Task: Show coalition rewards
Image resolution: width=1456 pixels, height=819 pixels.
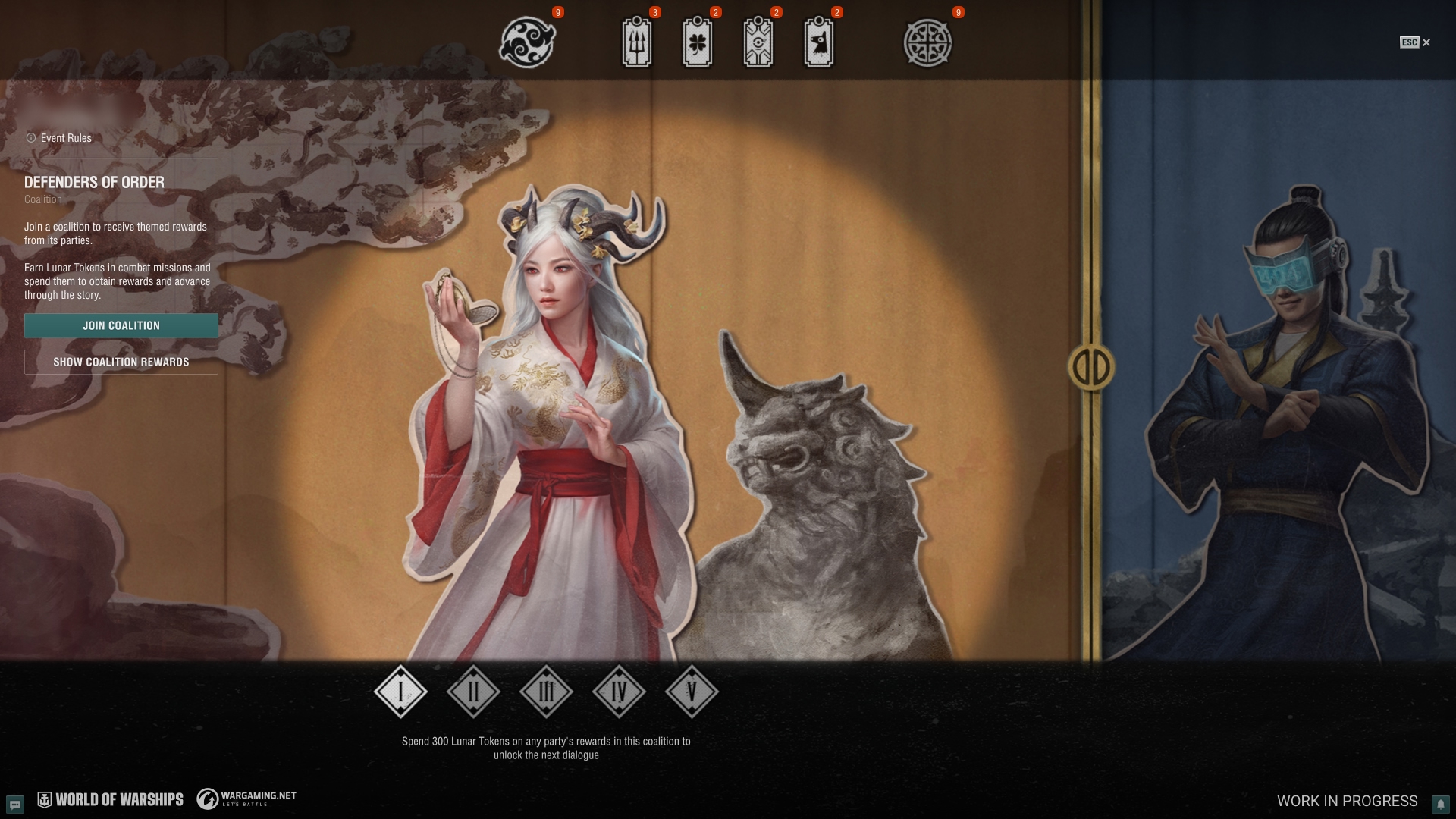Action: coord(121,362)
